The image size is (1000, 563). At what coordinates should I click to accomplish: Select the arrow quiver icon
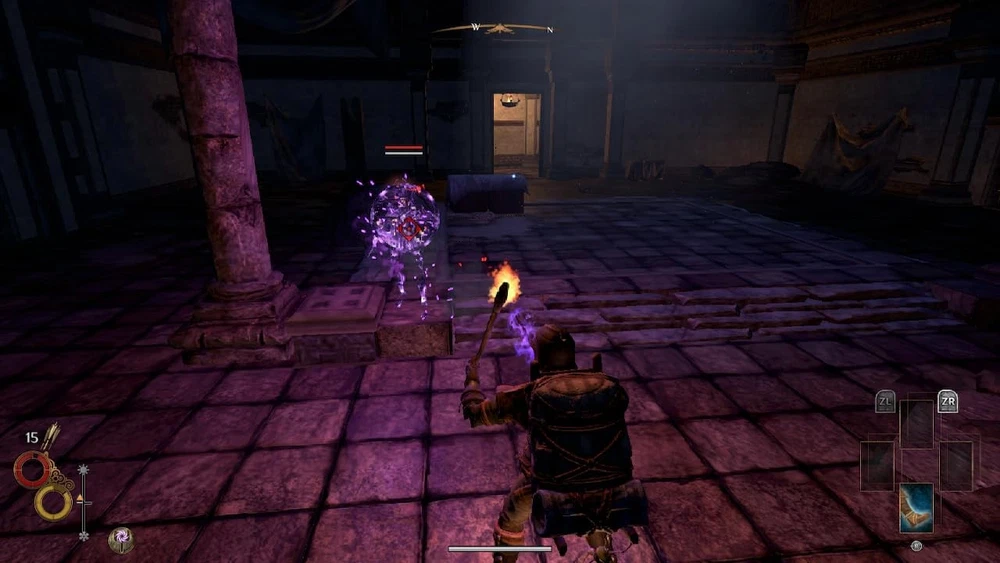[50, 437]
